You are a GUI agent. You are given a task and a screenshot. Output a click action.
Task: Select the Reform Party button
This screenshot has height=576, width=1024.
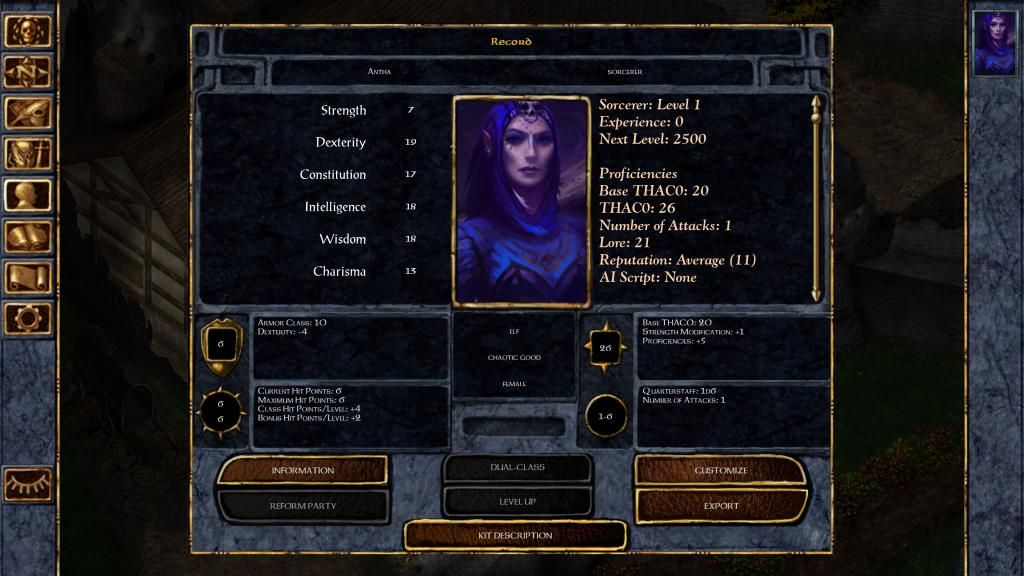pyautogui.click(x=302, y=506)
